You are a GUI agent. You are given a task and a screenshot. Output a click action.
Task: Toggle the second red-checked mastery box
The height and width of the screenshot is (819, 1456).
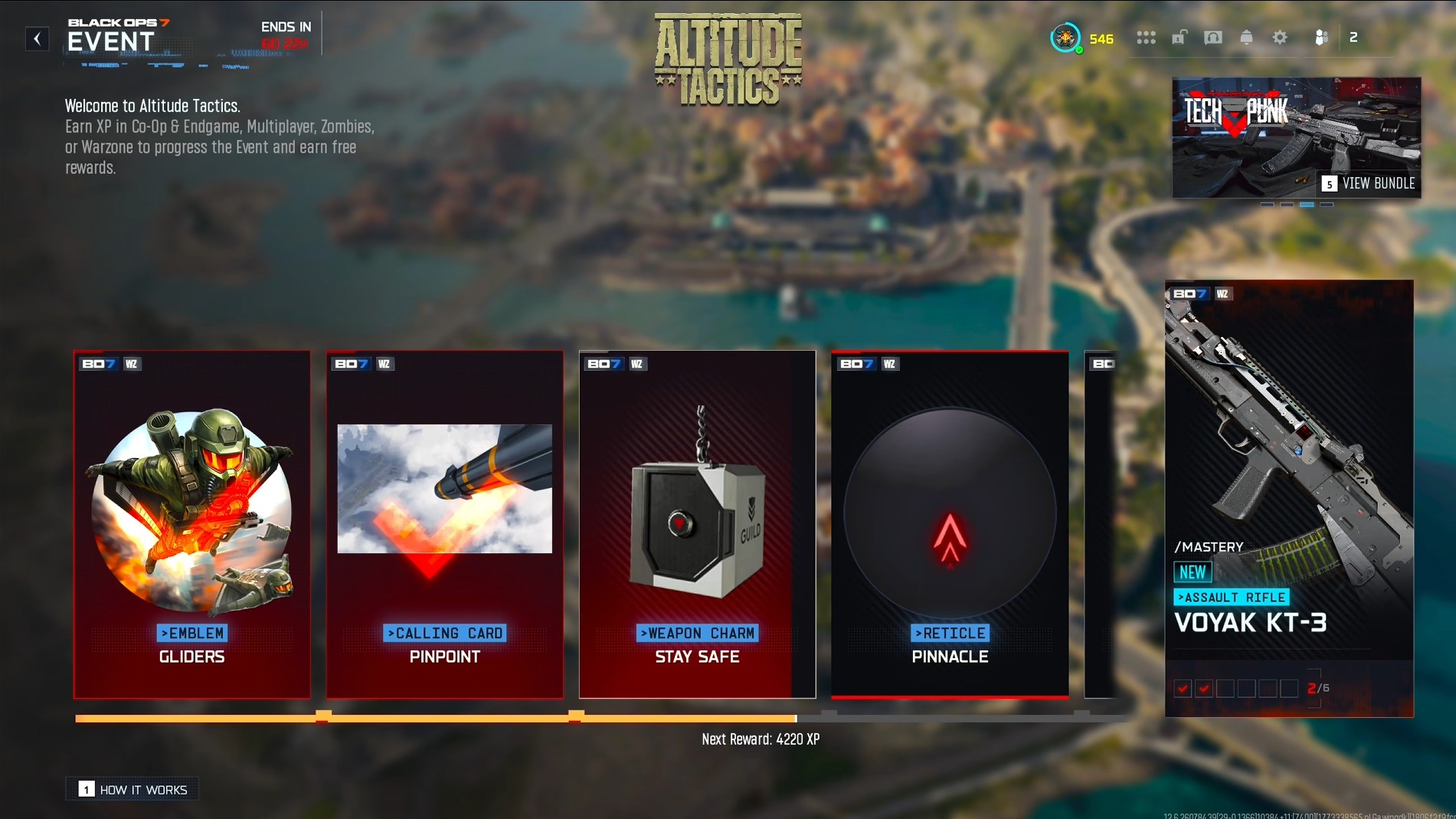[x=1204, y=689]
